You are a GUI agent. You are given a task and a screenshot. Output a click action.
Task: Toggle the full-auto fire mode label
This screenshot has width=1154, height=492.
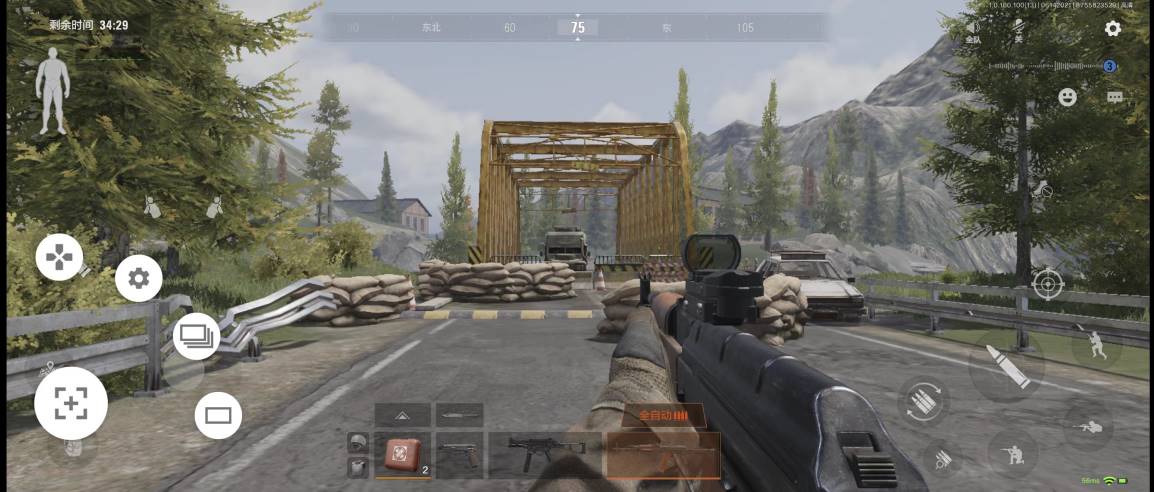657,414
